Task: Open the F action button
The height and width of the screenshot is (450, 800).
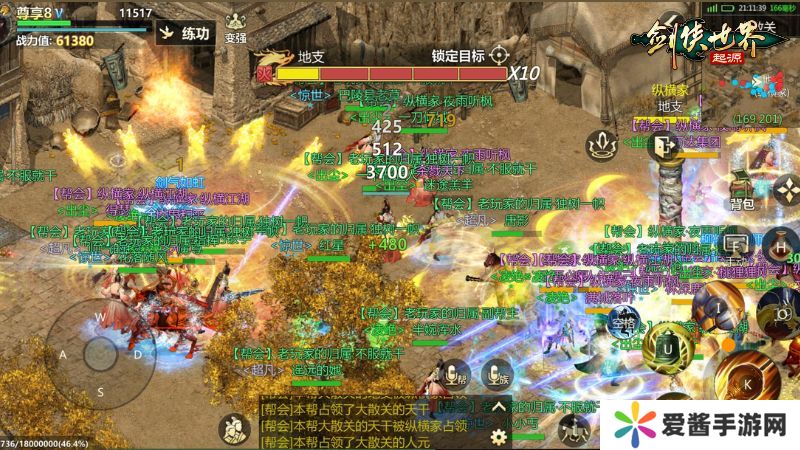Action: coord(736,242)
